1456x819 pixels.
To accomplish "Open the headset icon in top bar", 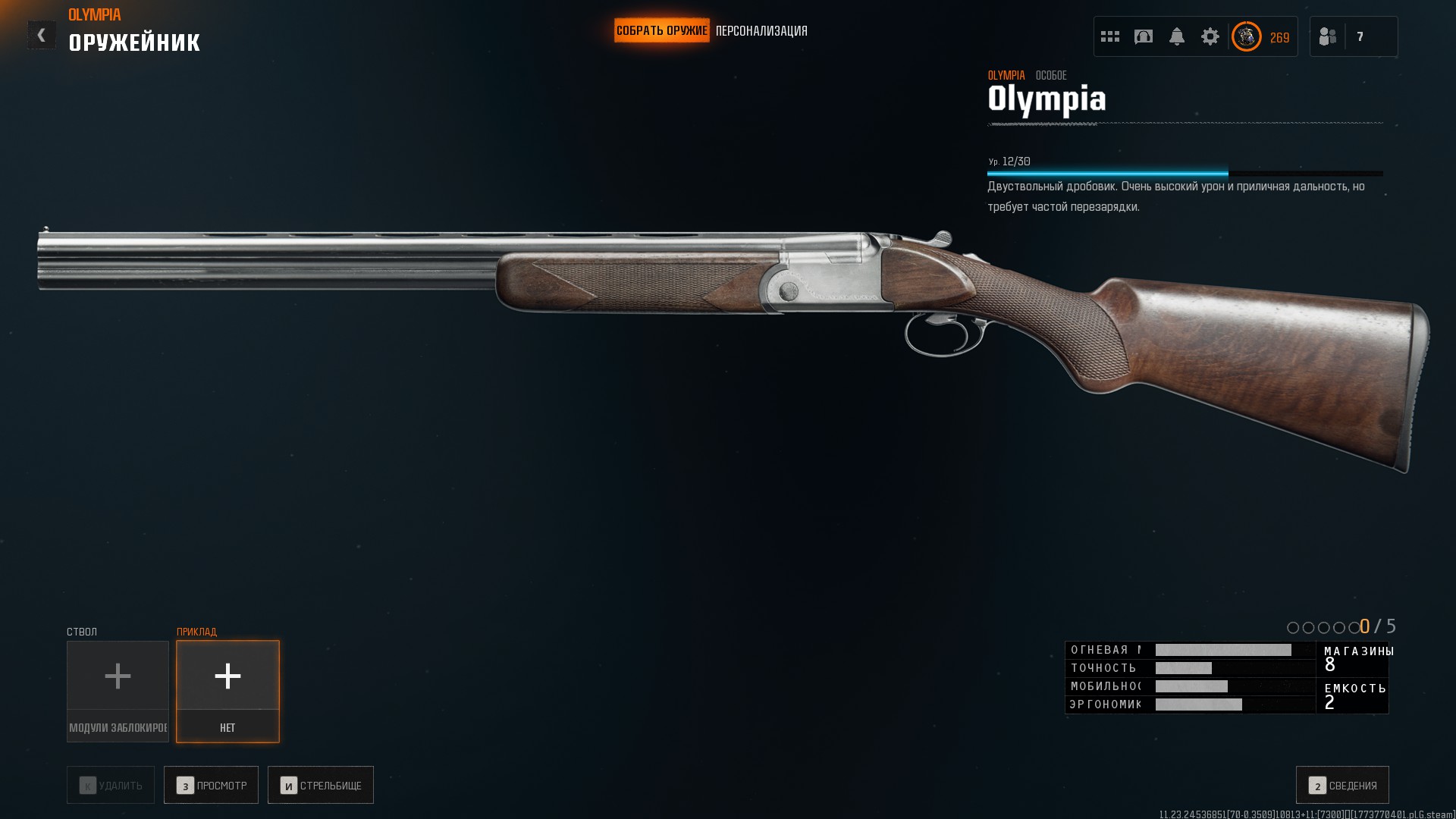I will (1144, 36).
